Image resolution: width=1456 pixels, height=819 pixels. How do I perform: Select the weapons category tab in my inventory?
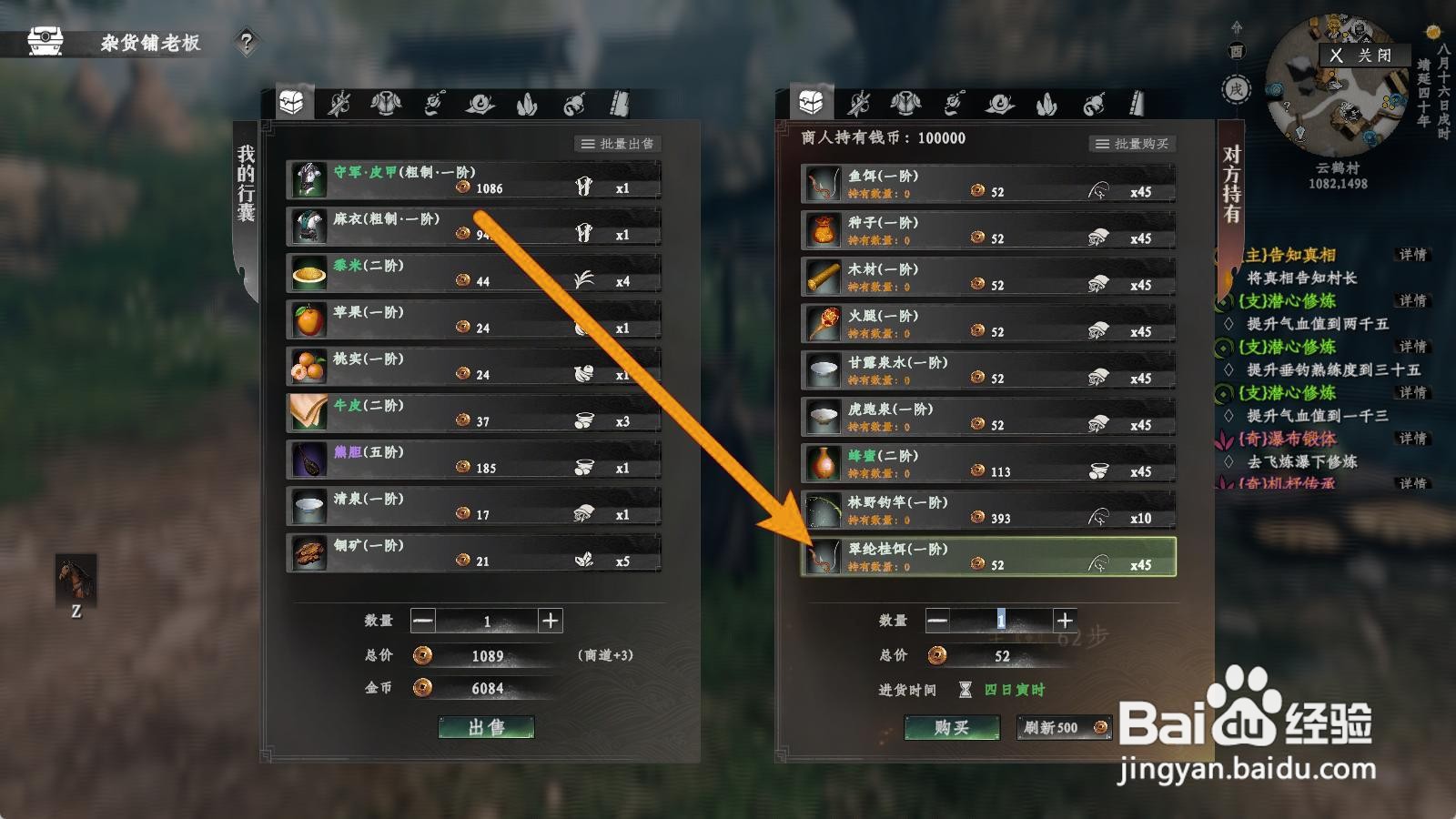[x=338, y=103]
